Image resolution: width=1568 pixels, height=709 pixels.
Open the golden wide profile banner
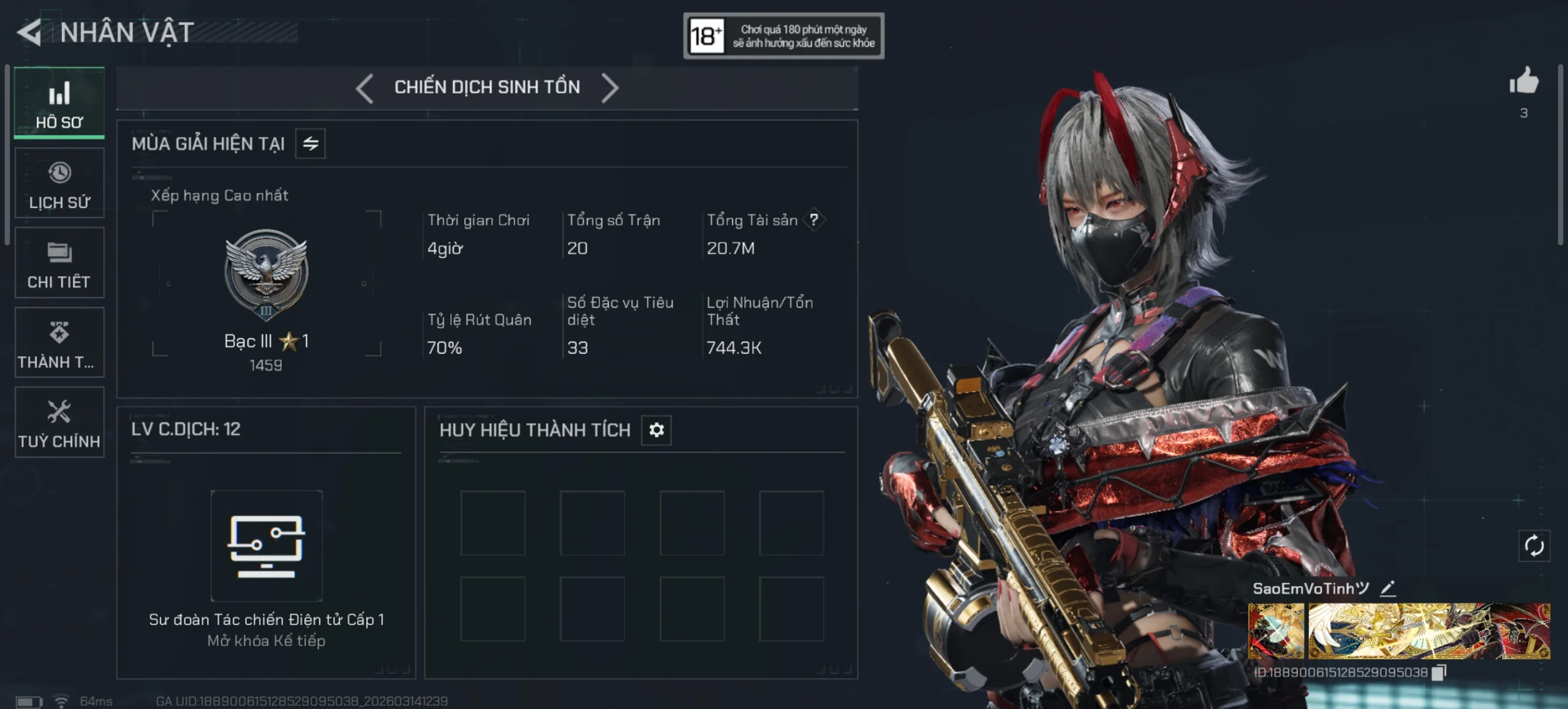coord(1429,631)
